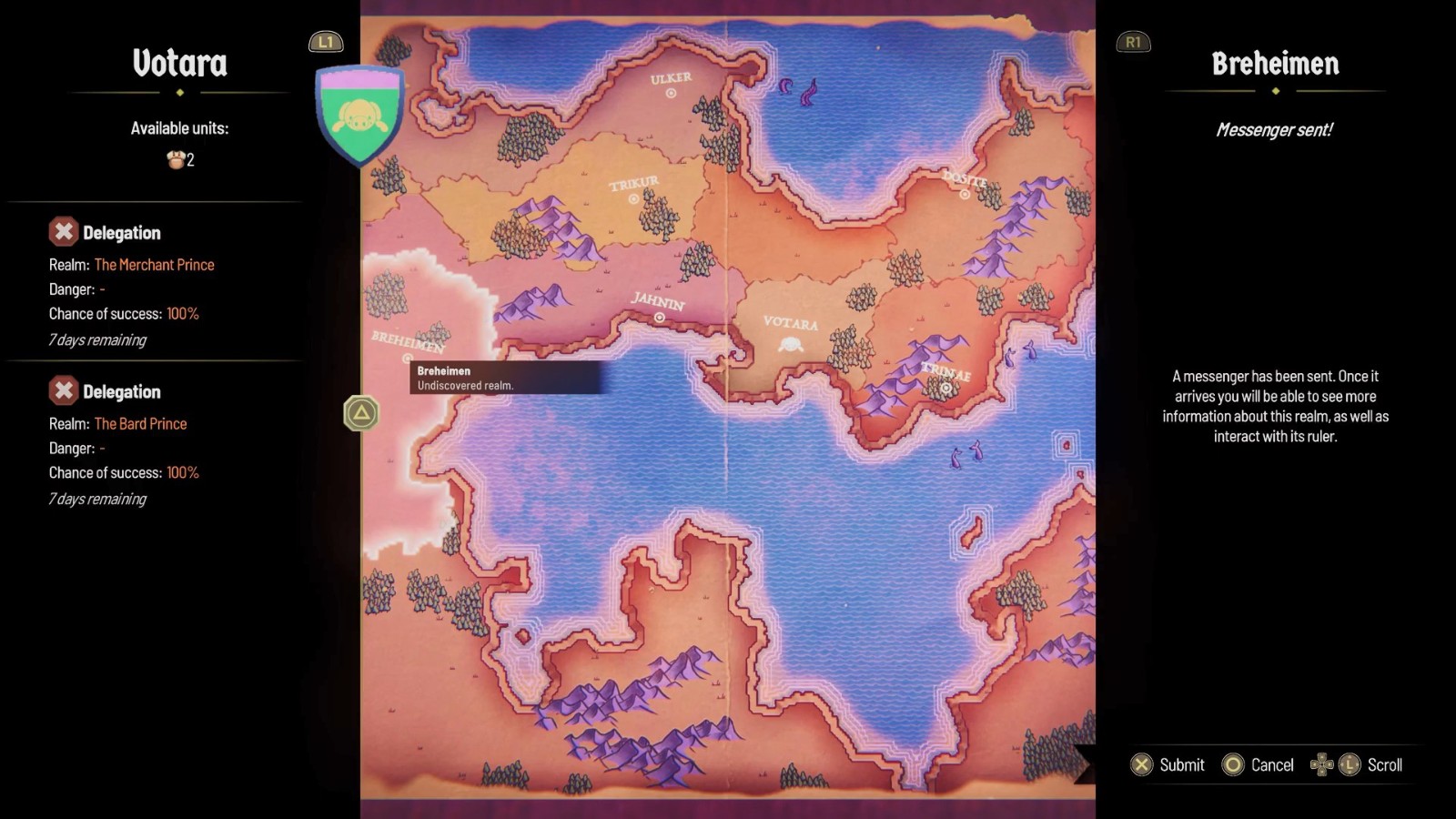
Task: Cancel and close the map screen
Action: tap(1259, 764)
